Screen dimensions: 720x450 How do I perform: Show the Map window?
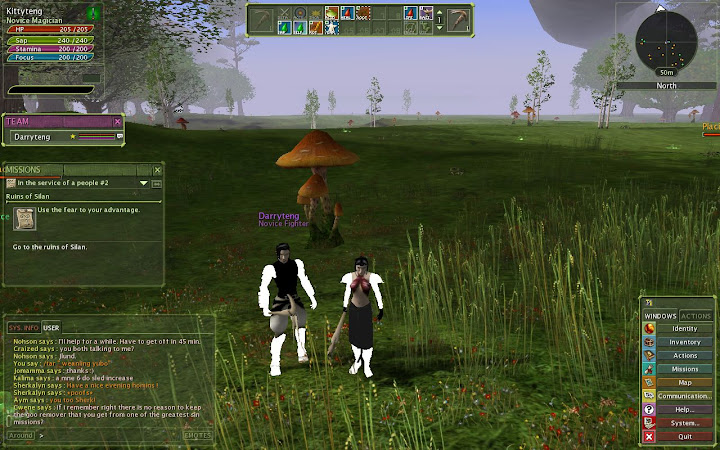coord(684,382)
